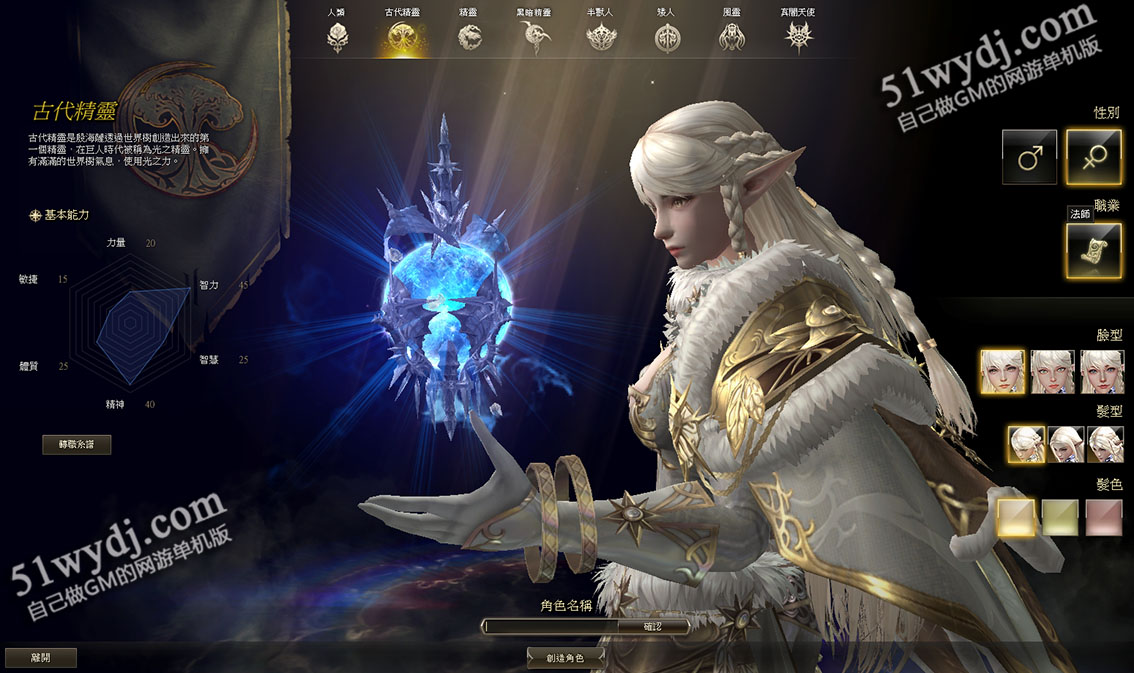1134x673 pixels.
Task: Select the 人類 (Human) race
Action: point(337,37)
